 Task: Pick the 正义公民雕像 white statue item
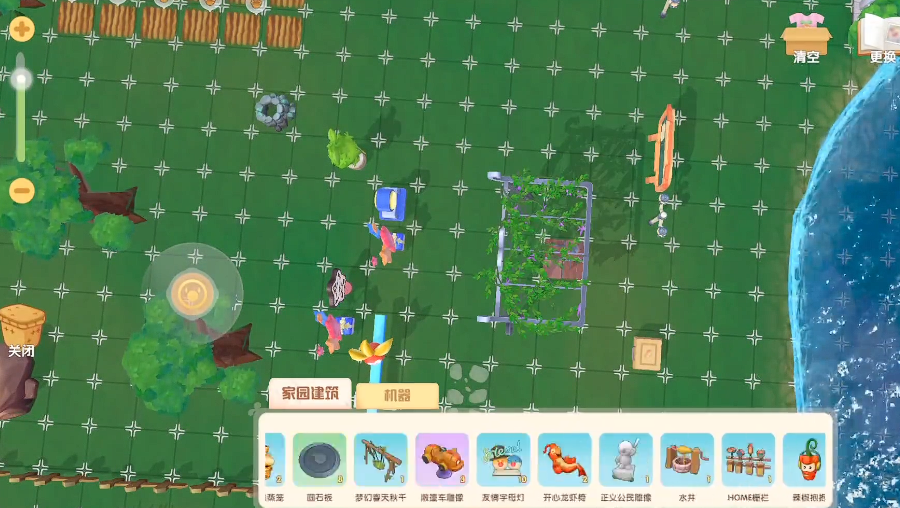pos(625,460)
